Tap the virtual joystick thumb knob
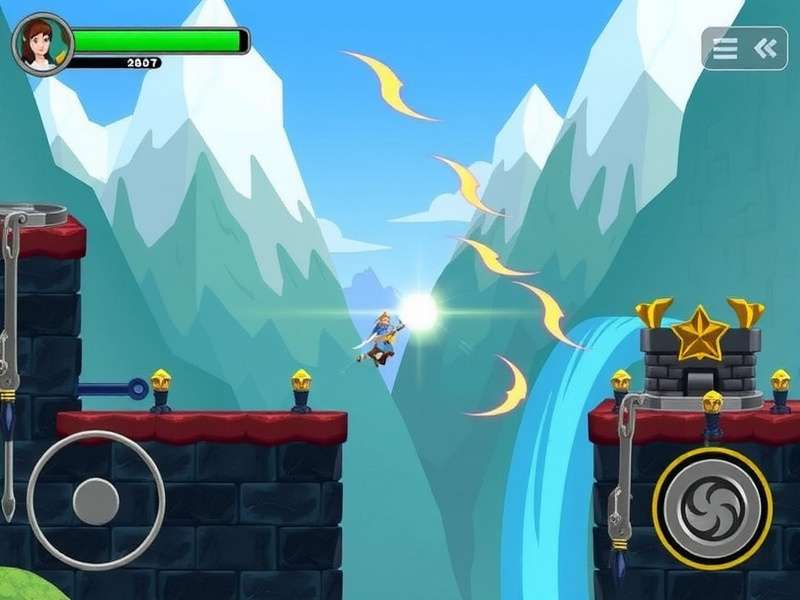This screenshot has height=600, width=800. click(96, 499)
